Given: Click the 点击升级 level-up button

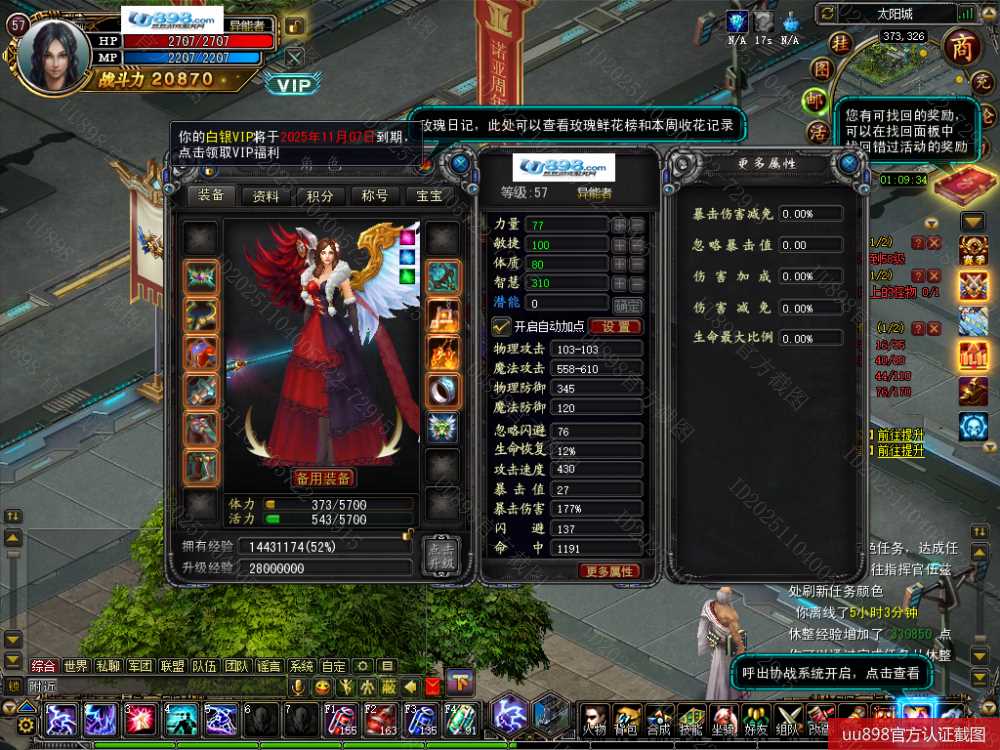Looking at the screenshot, I should pos(440,555).
